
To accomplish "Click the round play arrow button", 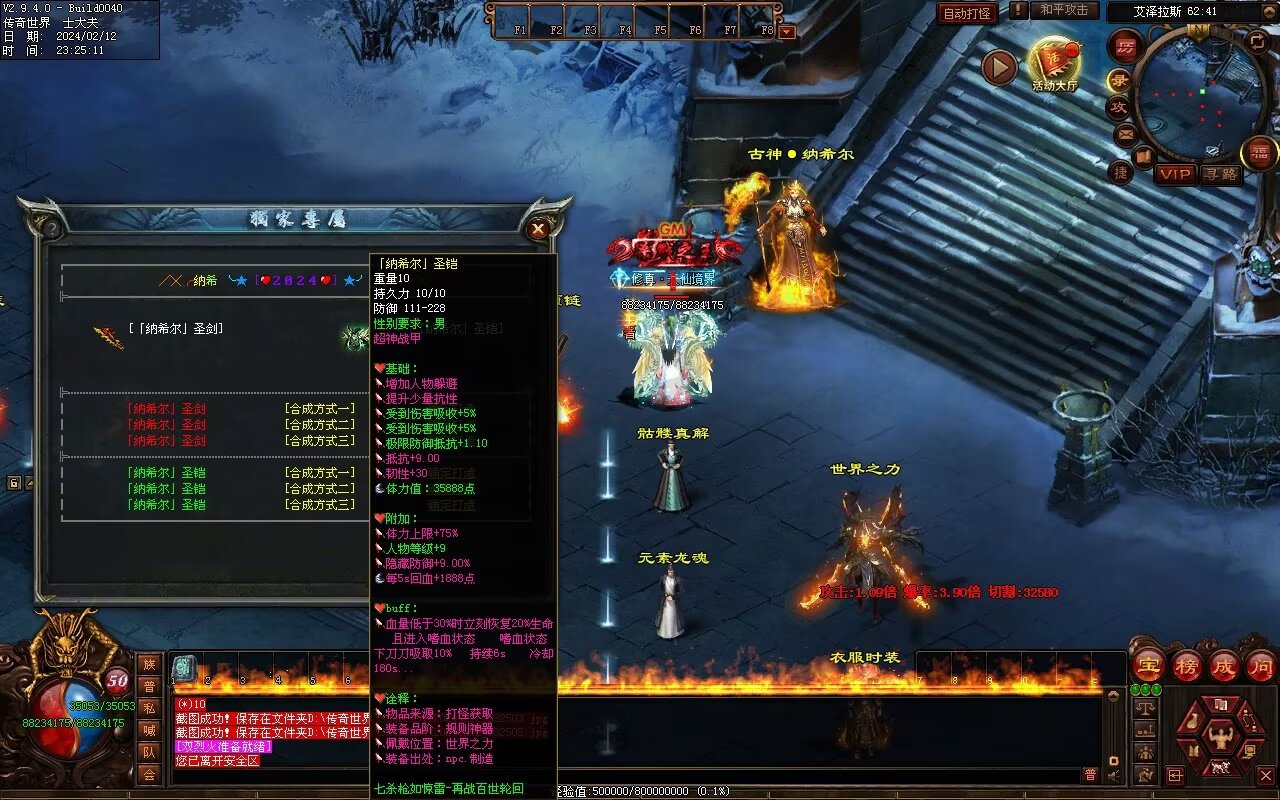I will point(998,67).
